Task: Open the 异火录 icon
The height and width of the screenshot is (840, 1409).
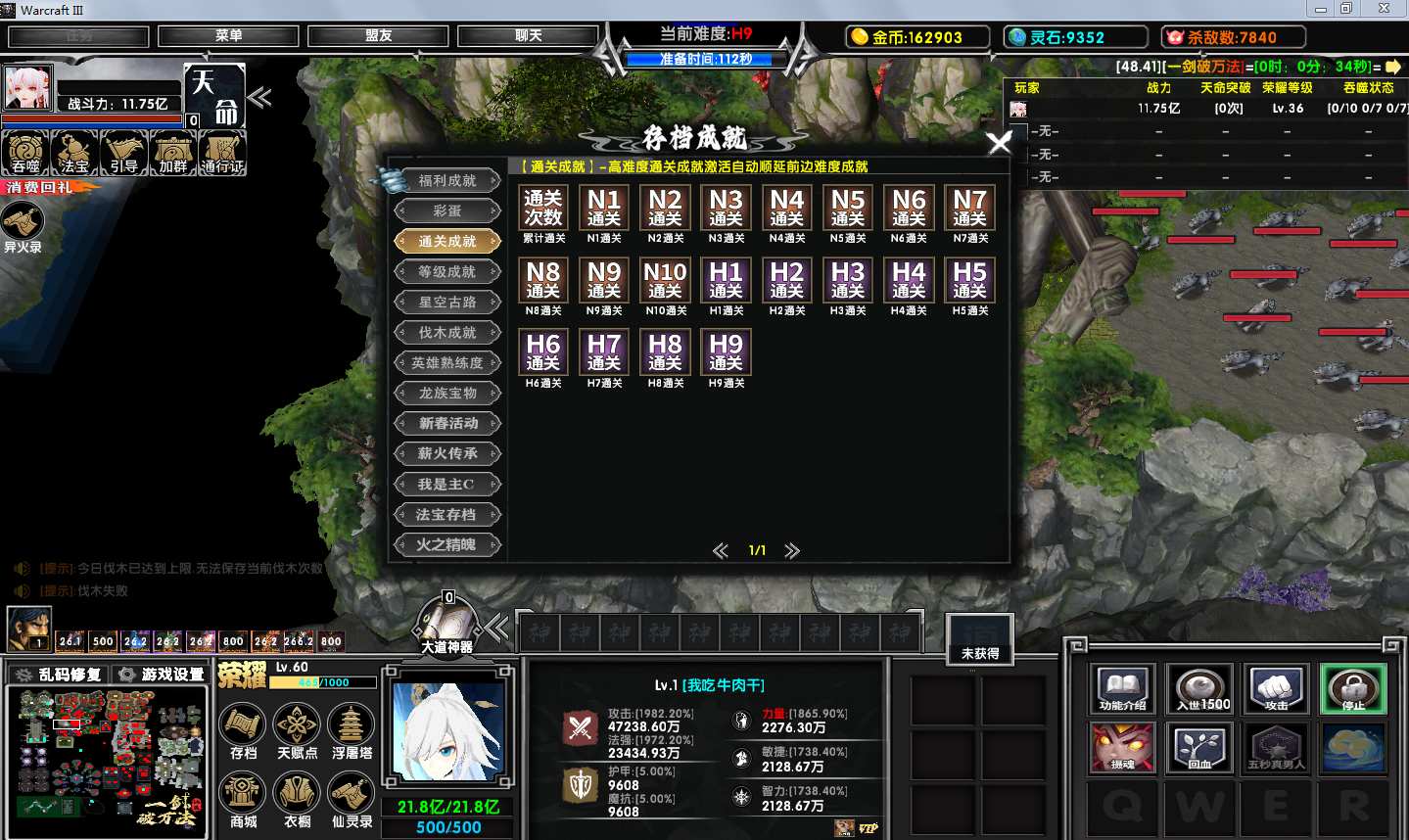Action: (22, 226)
